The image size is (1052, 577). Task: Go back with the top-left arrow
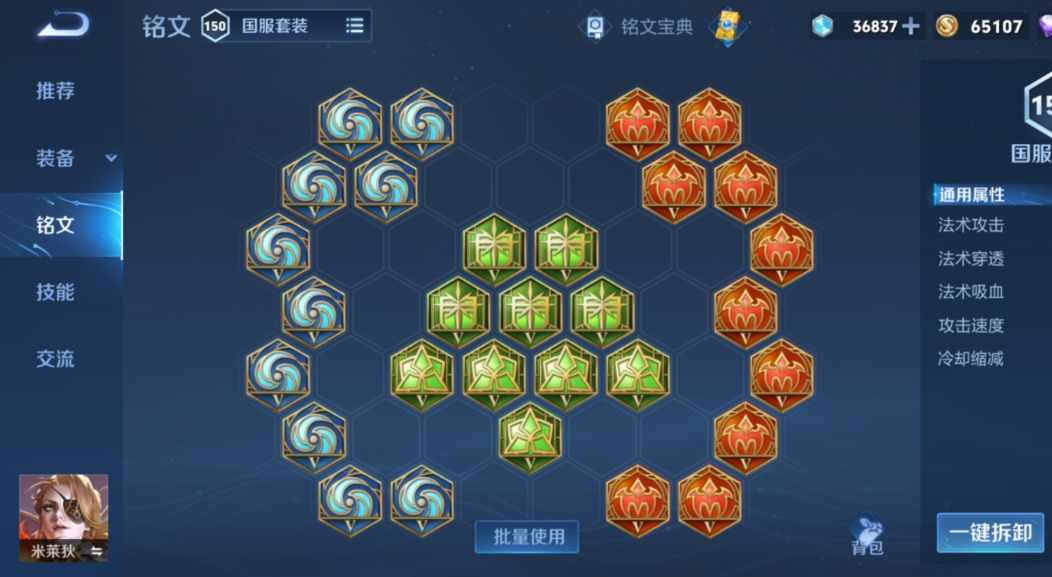point(62,25)
